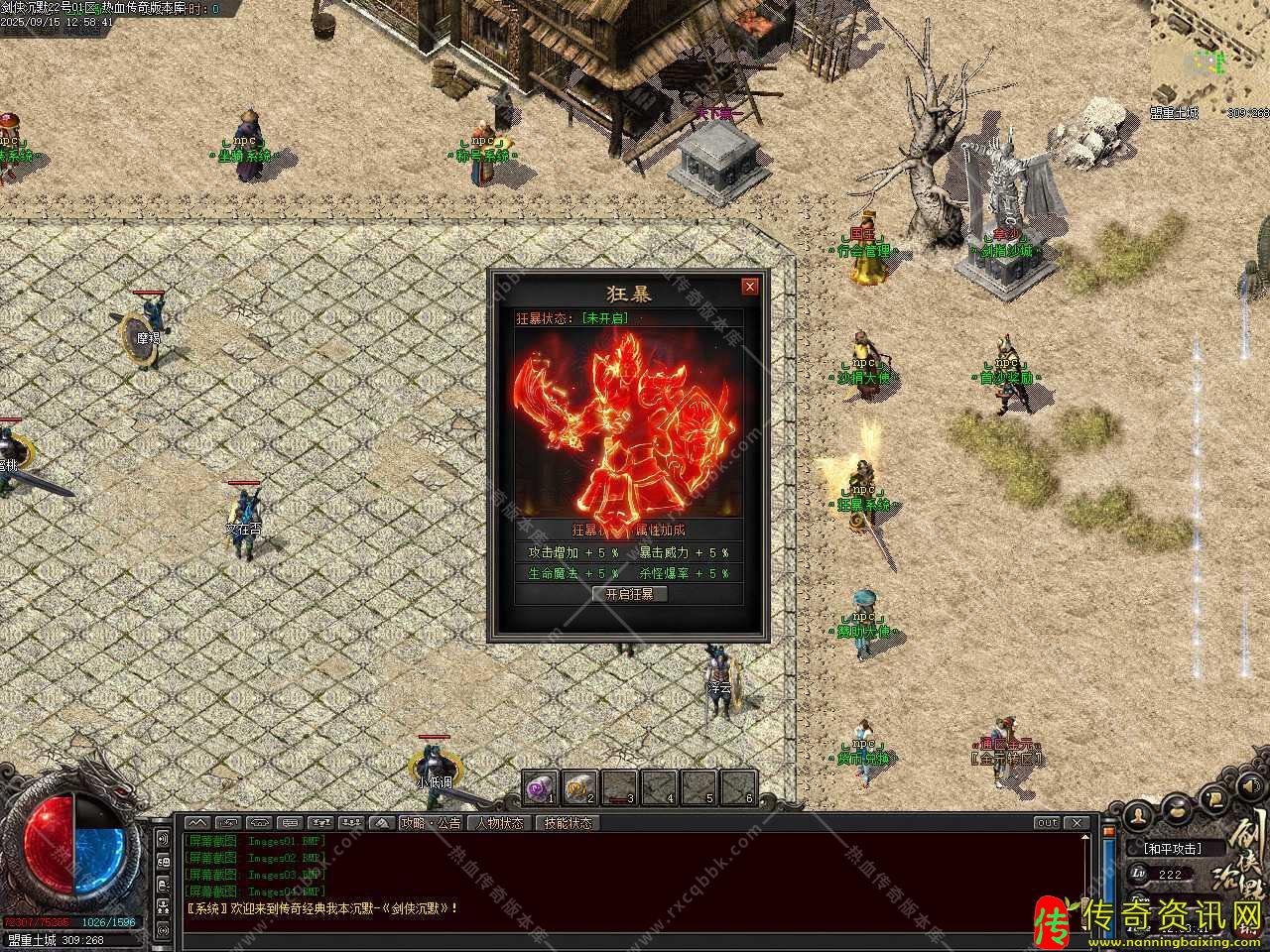This screenshot has height=952, width=1270.
Task: Expand chat using the up-arrow button
Action: click(197, 823)
